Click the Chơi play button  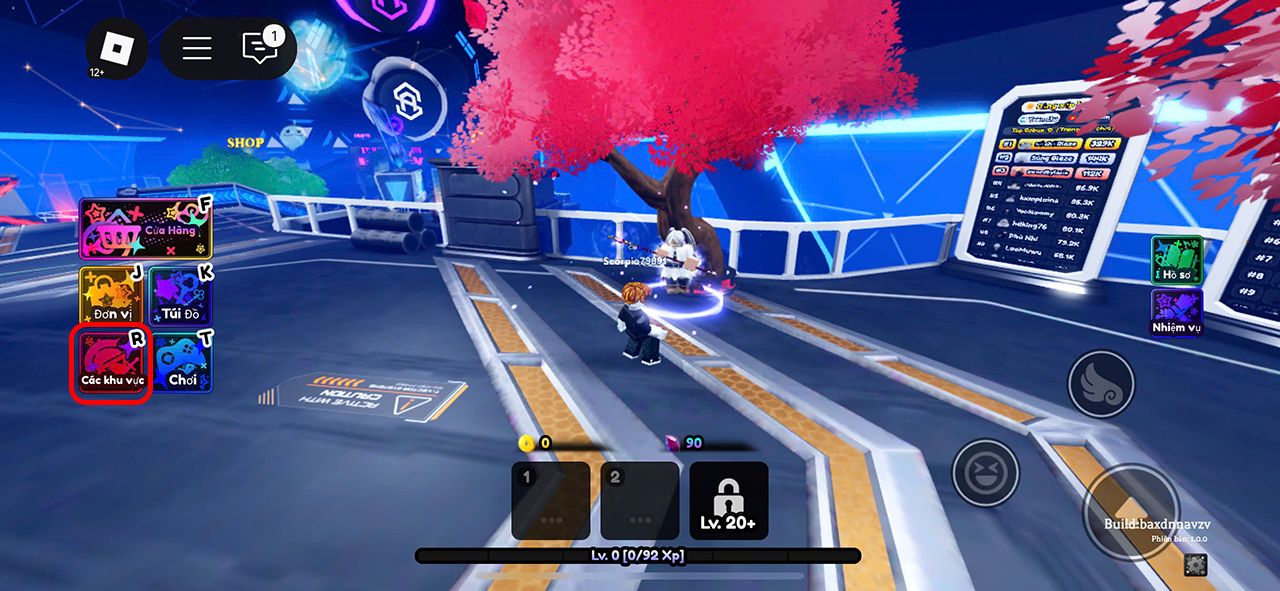(x=182, y=362)
